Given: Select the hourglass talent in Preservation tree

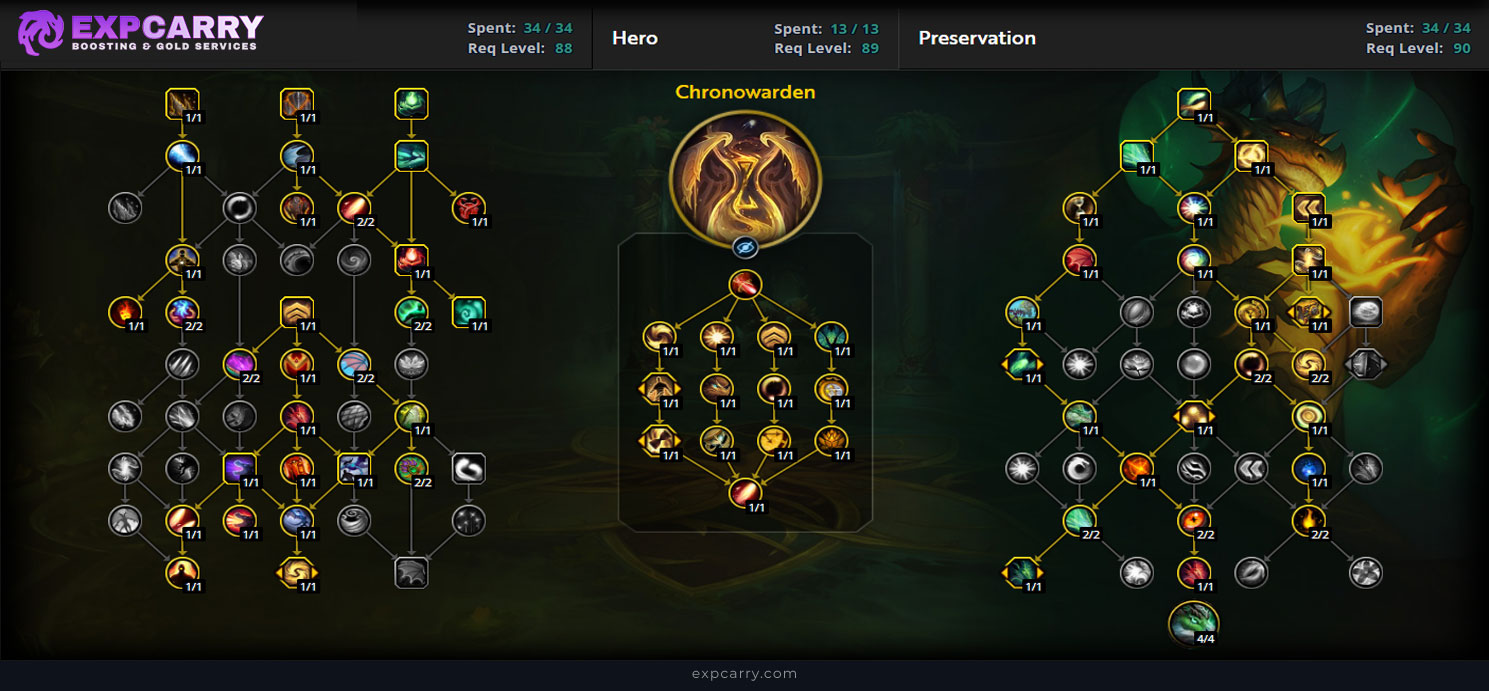Looking at the screenshot, I should [x=1079, y=207].
